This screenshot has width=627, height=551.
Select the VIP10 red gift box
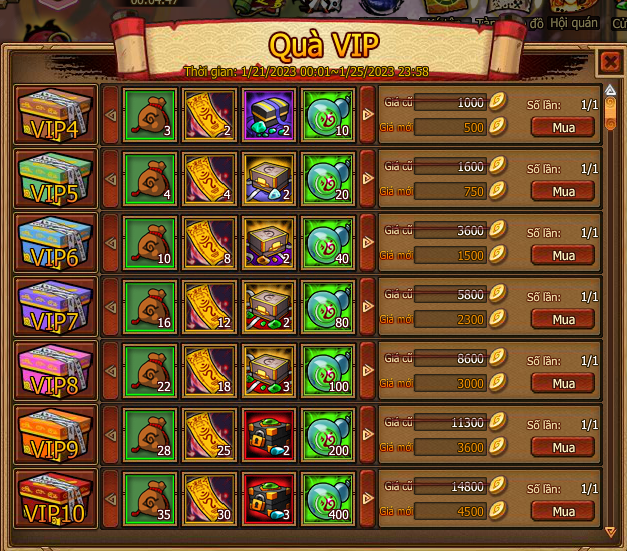click(56, 499)
